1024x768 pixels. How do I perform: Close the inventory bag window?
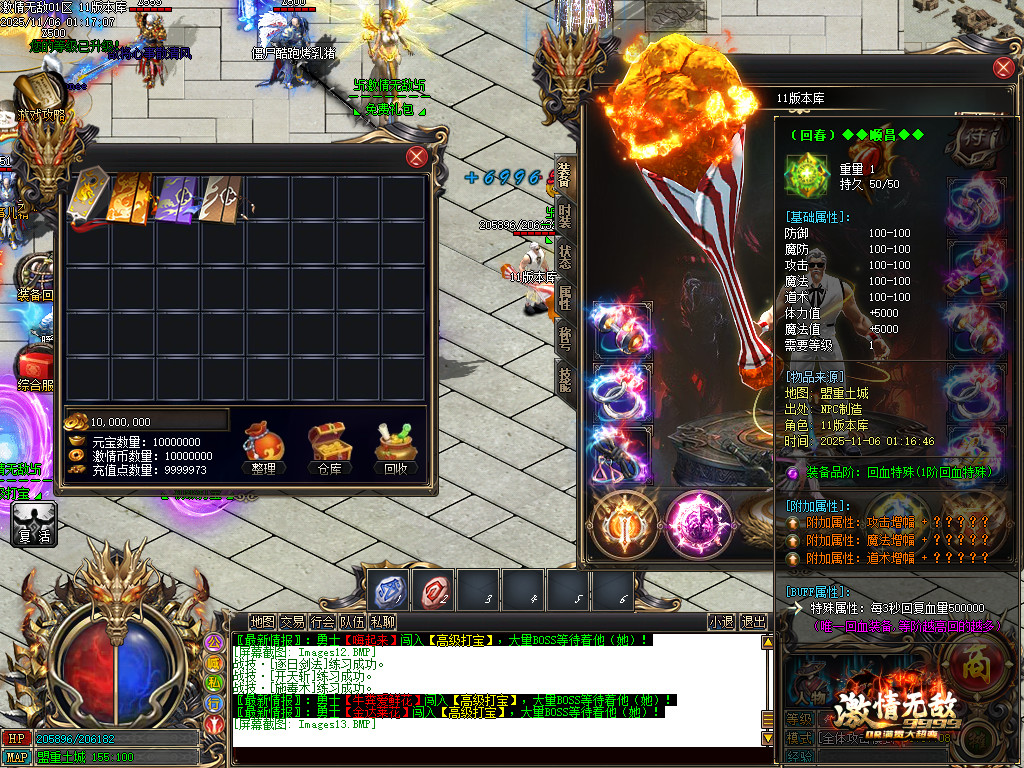417,157
